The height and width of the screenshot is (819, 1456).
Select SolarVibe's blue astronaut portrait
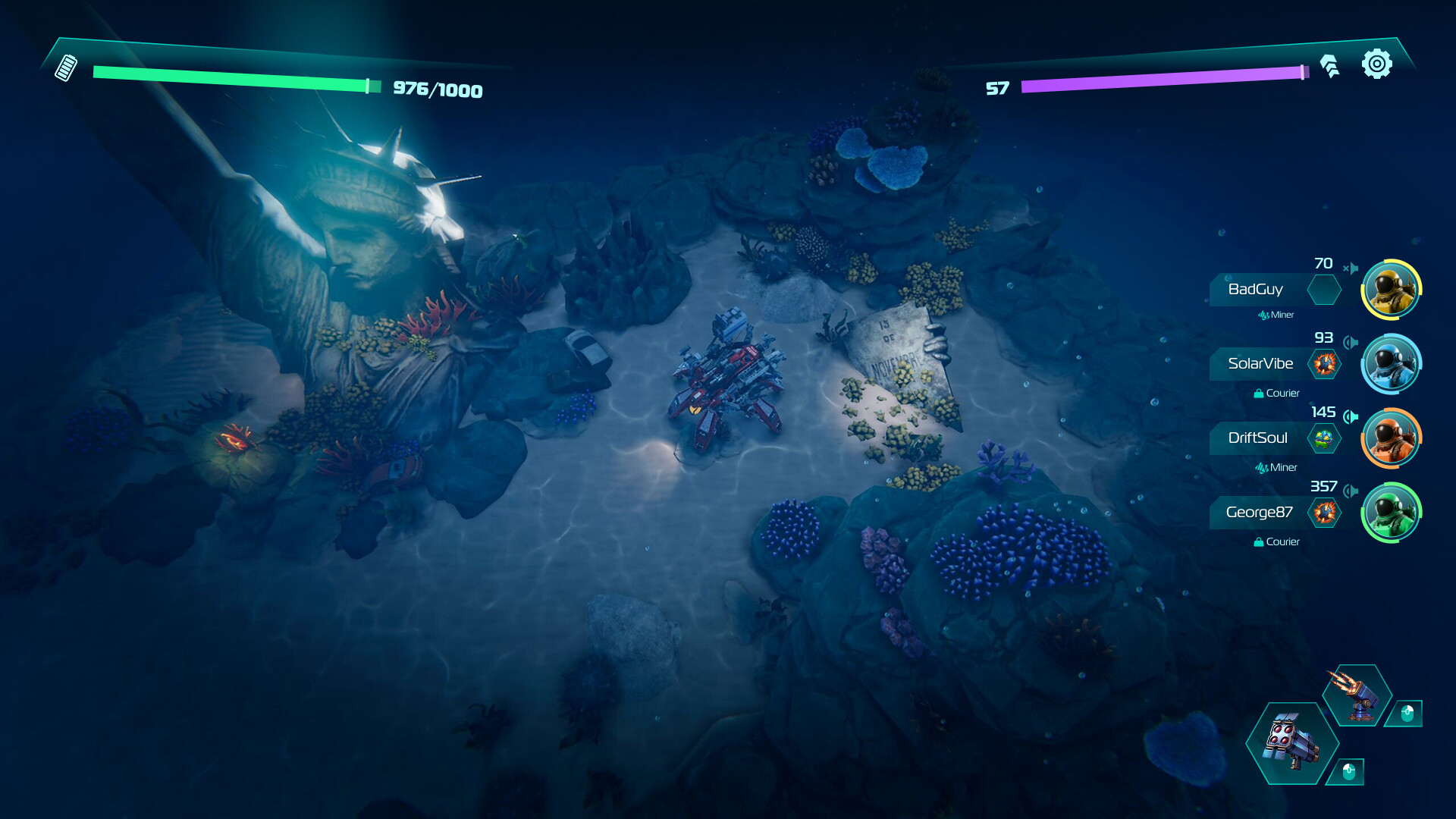pyautogui.click(x=1391, y=364)
